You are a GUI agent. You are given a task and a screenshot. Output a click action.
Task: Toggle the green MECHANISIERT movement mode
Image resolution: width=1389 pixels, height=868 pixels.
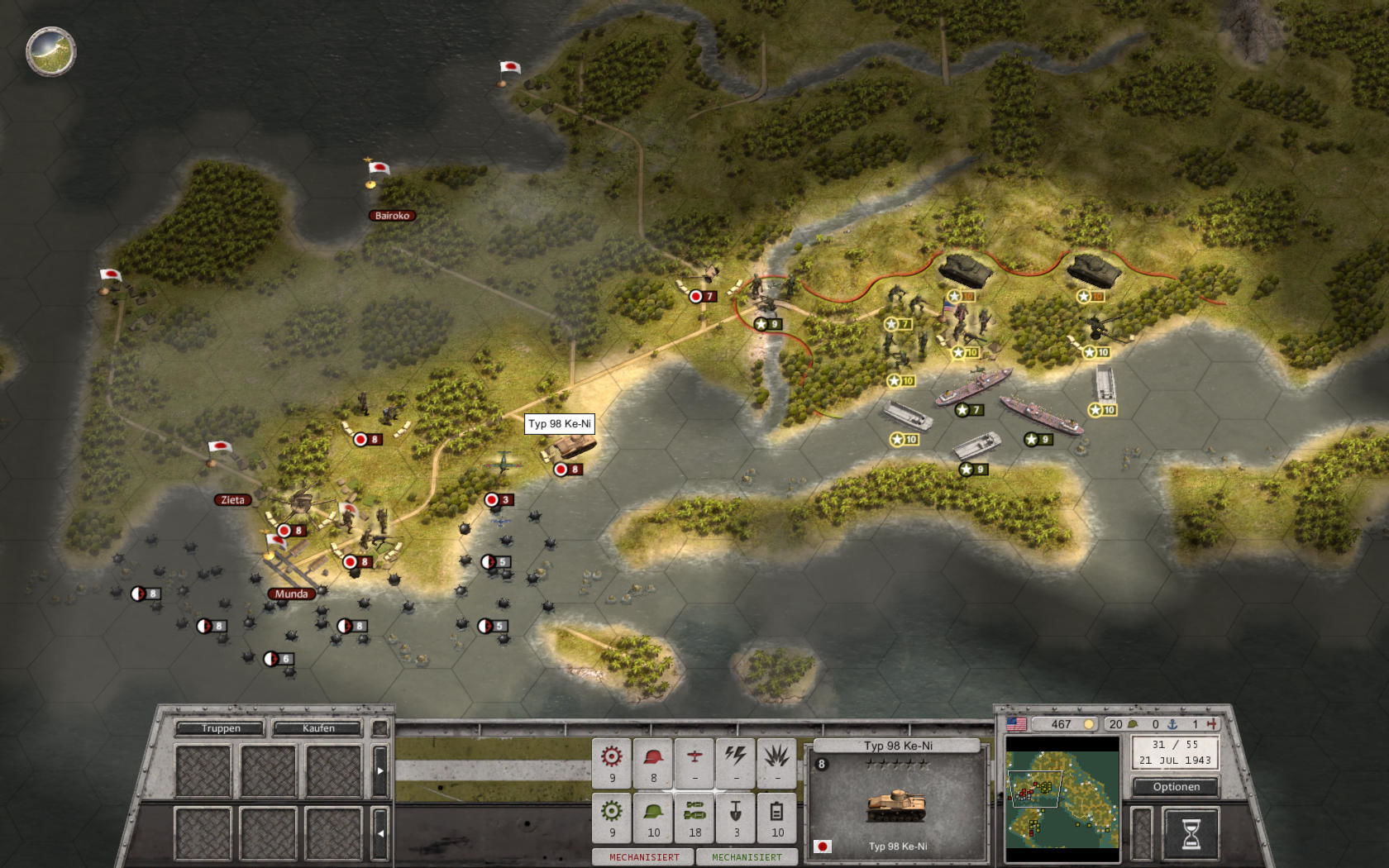coord(747,857)
